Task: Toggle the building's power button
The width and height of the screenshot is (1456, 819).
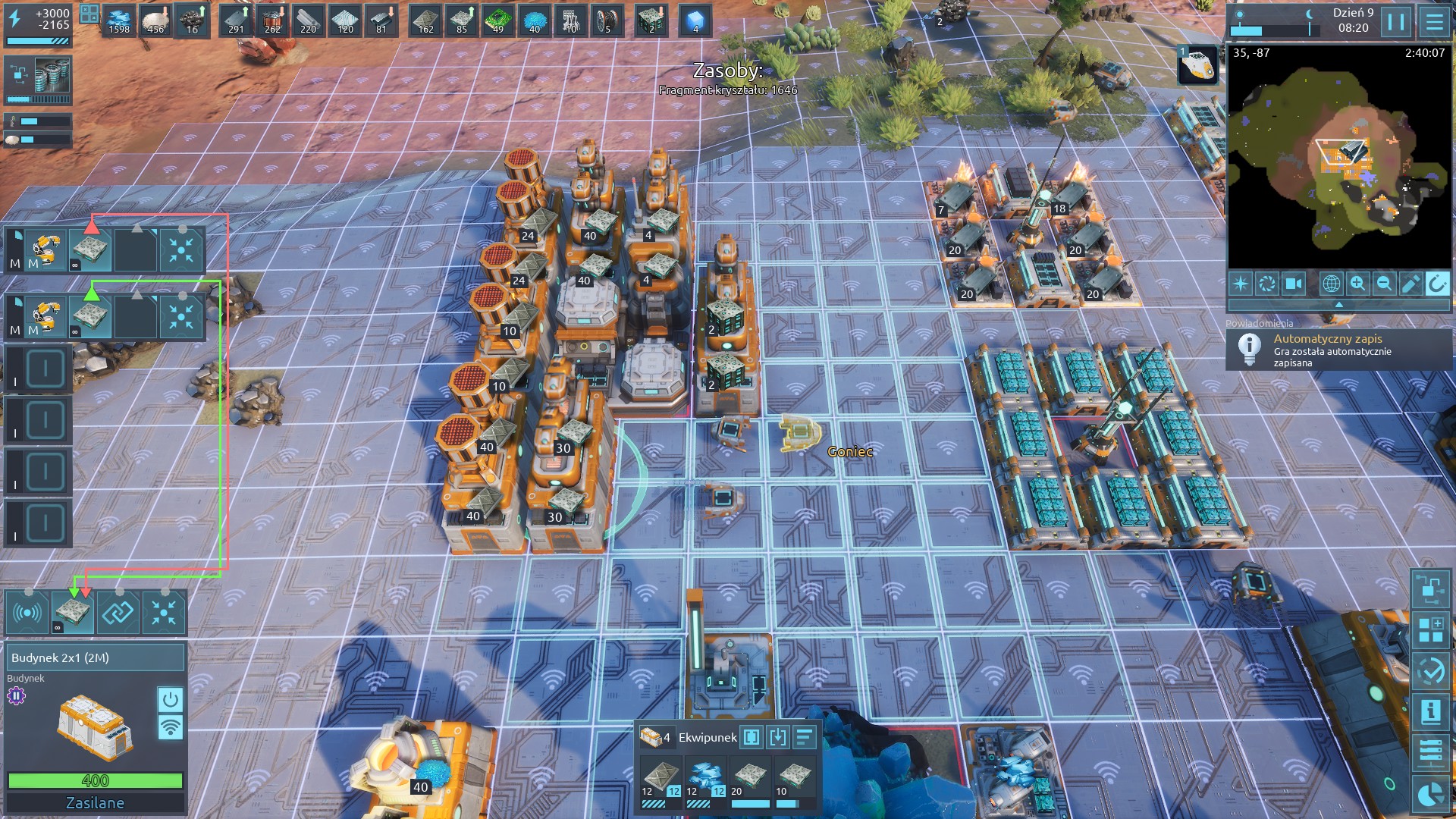Action: [x=170, y=698]
